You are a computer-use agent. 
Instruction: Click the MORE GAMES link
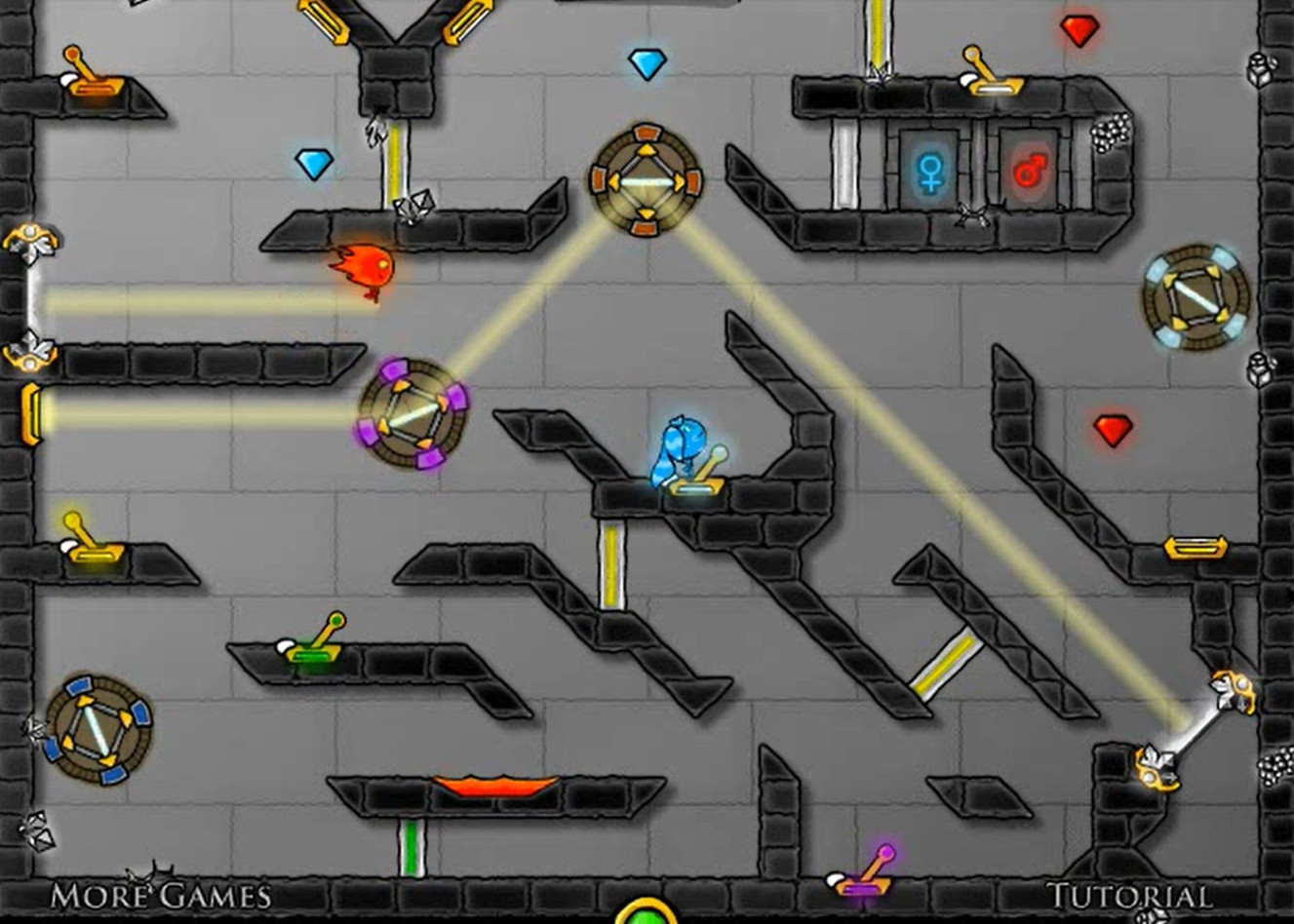161,893
